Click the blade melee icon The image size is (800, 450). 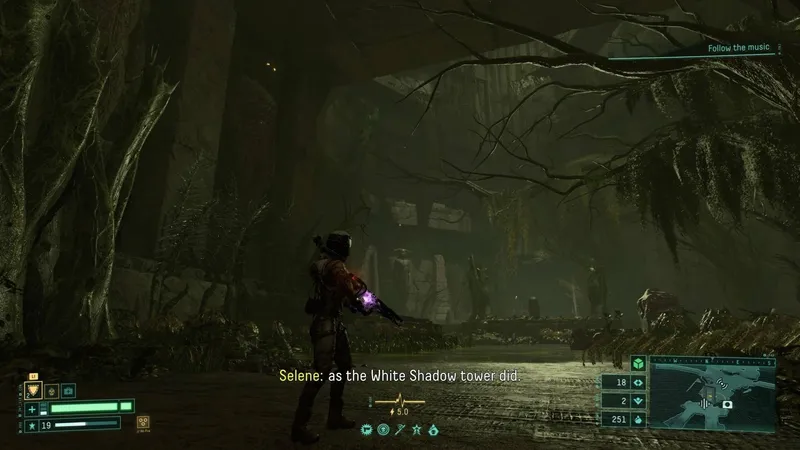(x=401, y=429)
